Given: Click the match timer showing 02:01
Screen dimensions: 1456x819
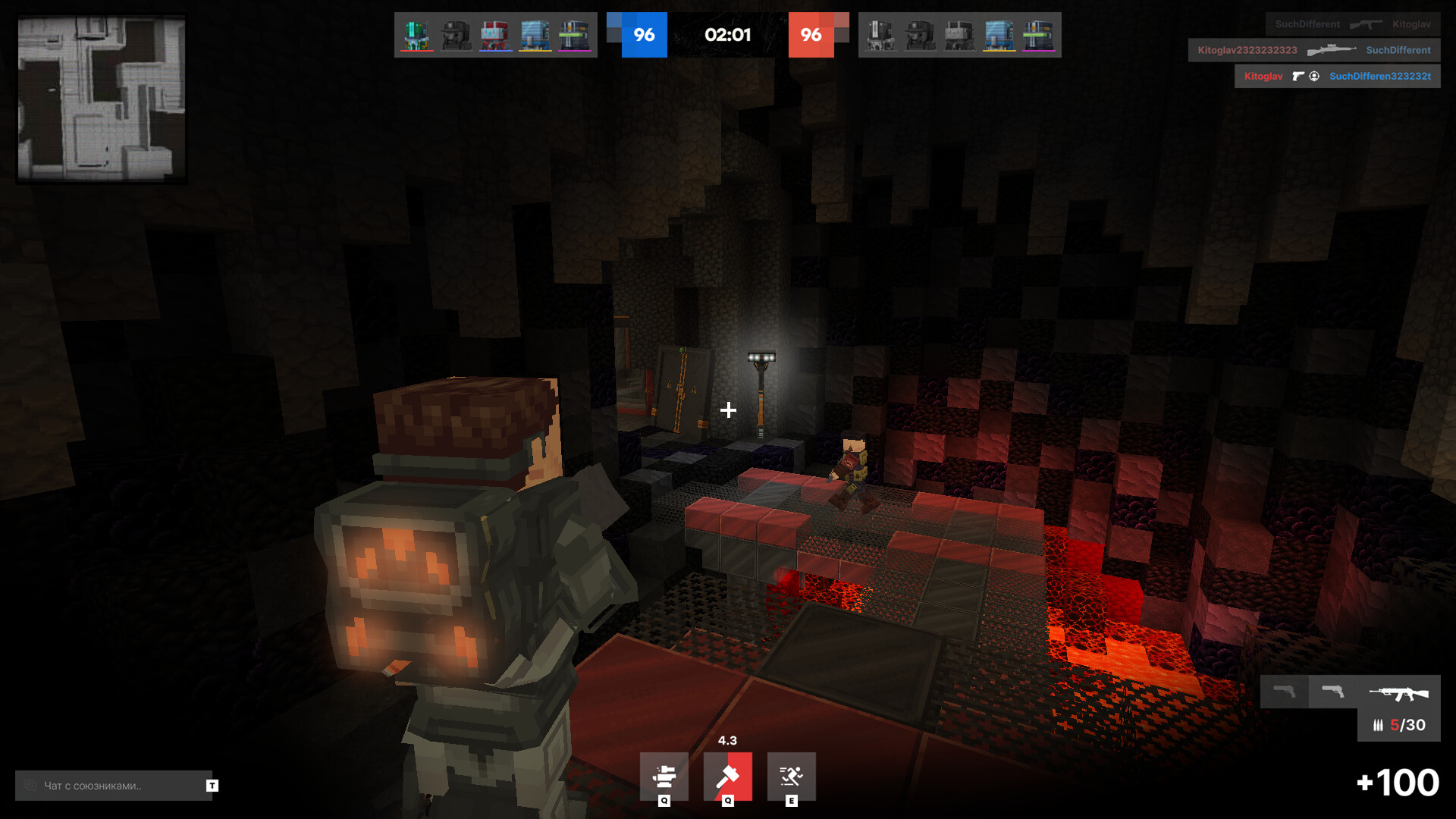Looking at the screenshot, I should point(730,35).
